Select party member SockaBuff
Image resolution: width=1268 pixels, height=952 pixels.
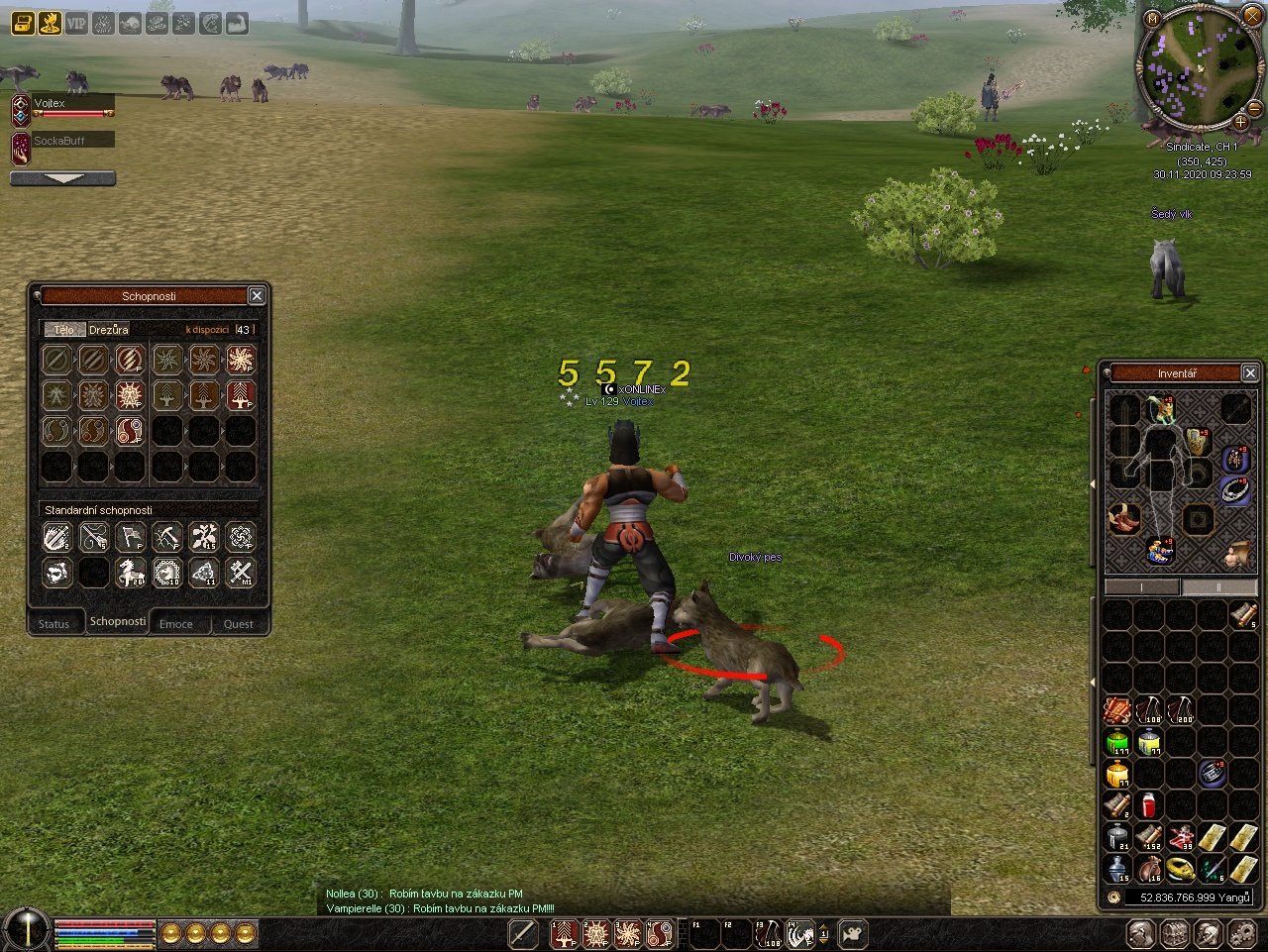pyautogui.click(x=59, y=142)
